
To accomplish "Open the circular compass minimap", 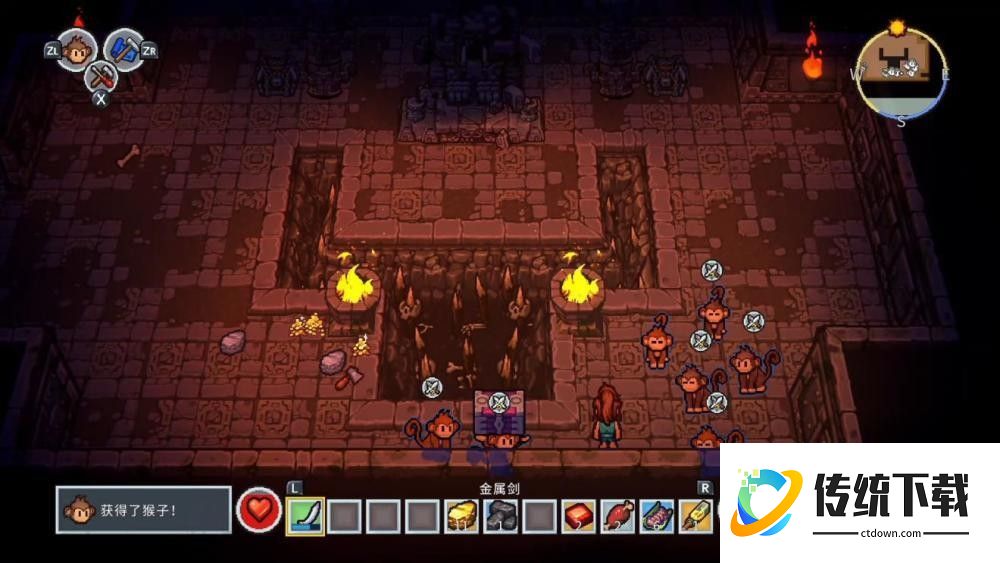I will click(x=900, y=72).
